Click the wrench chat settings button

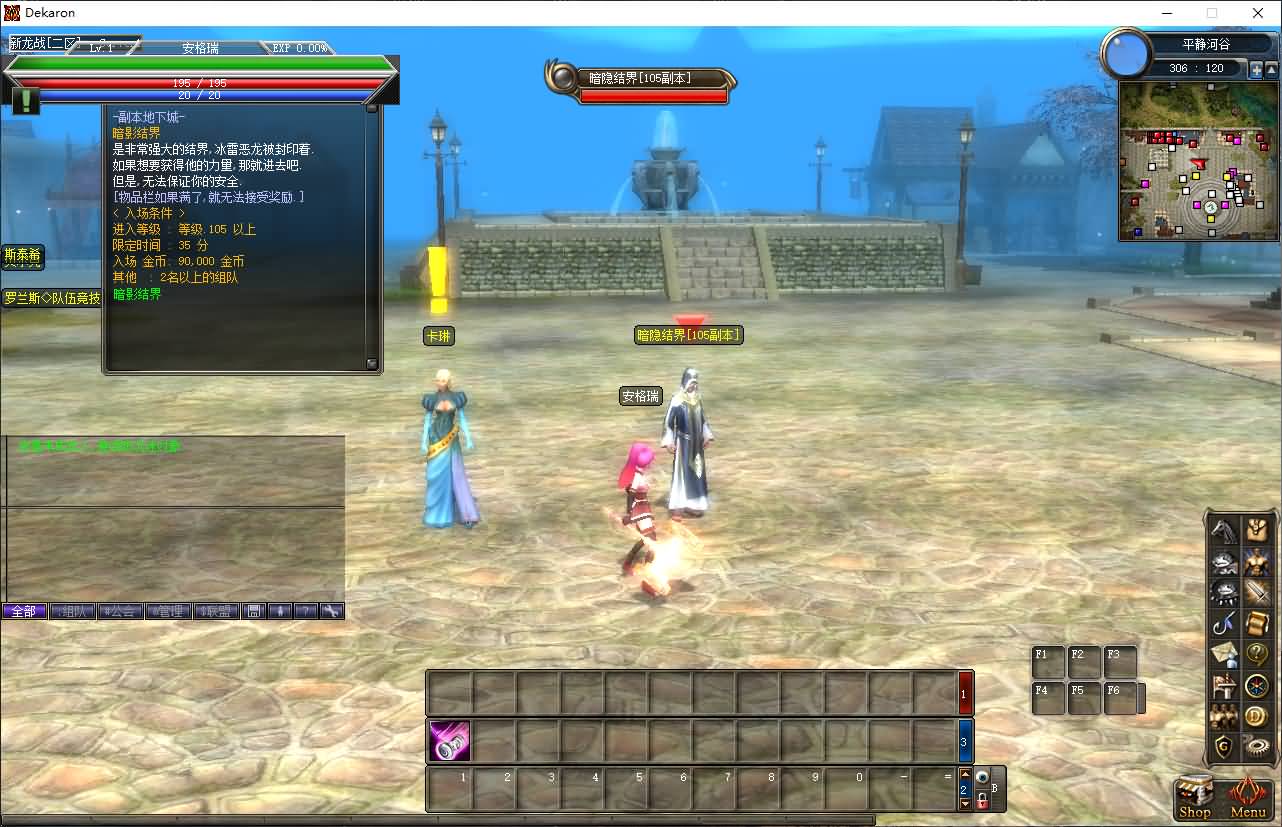point(332,611)
